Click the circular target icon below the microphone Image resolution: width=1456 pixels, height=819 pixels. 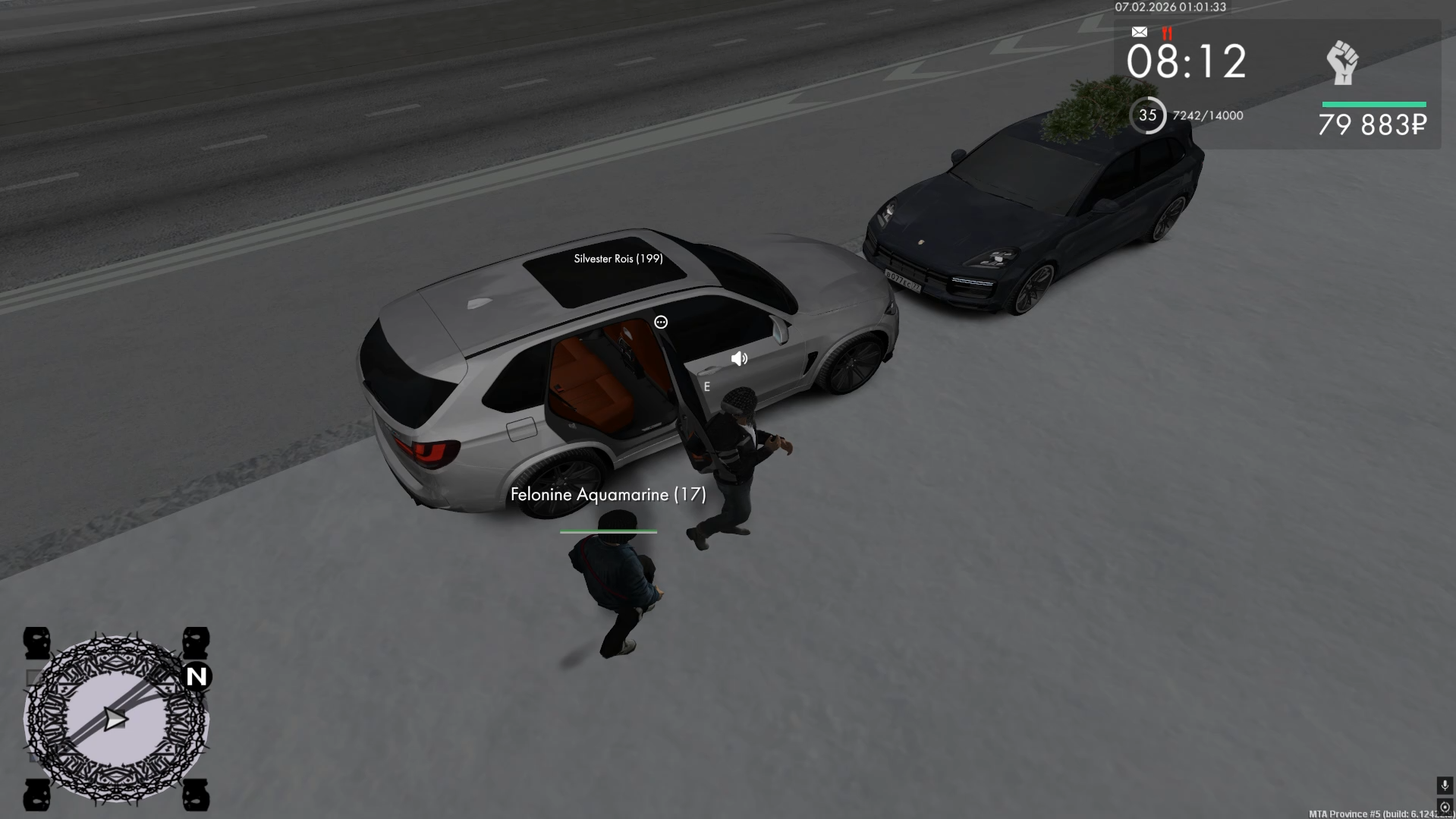pyautogui.click(x=1445, y=807)
